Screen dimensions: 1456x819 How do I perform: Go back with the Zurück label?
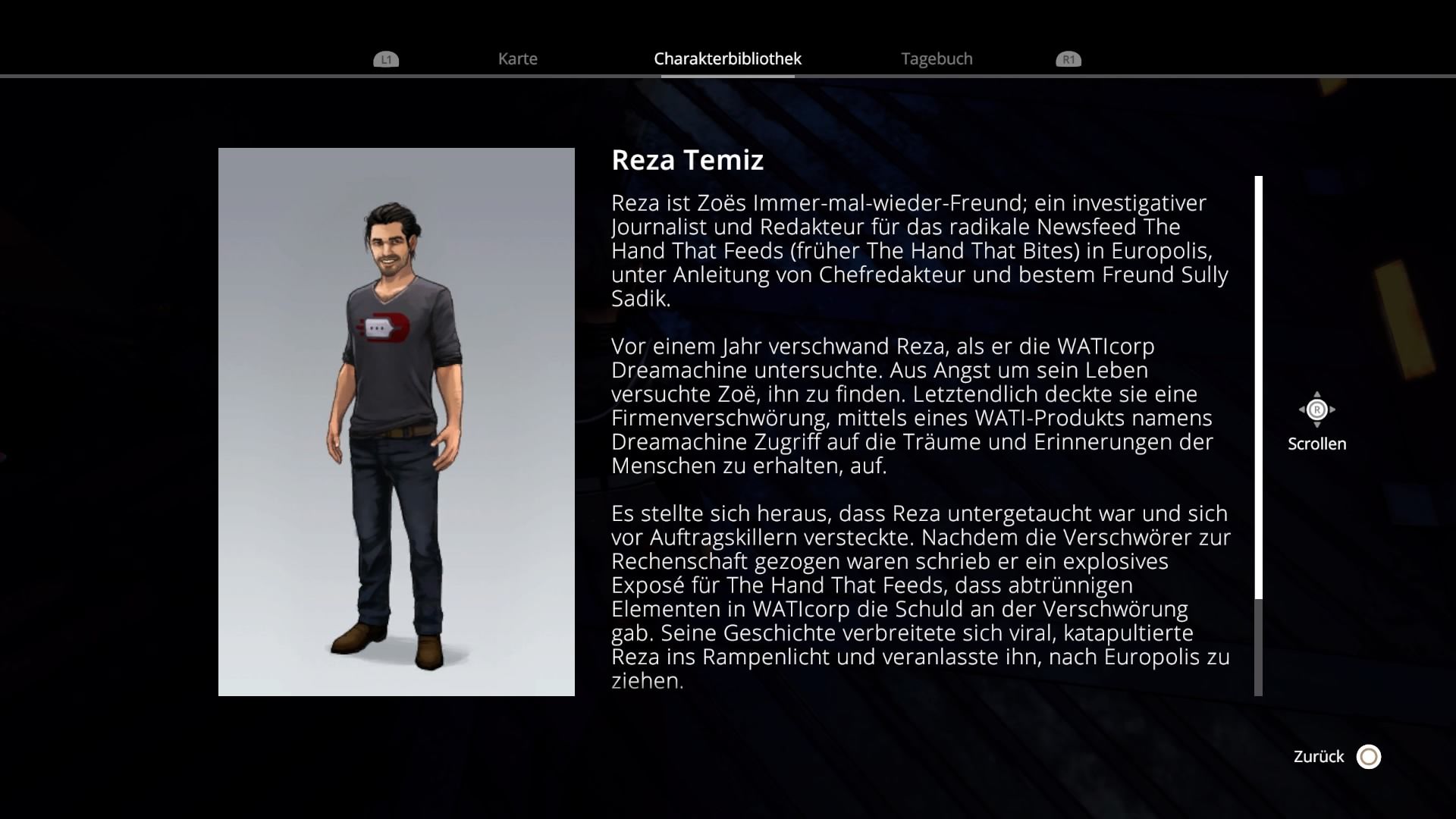click(1318, 757)
